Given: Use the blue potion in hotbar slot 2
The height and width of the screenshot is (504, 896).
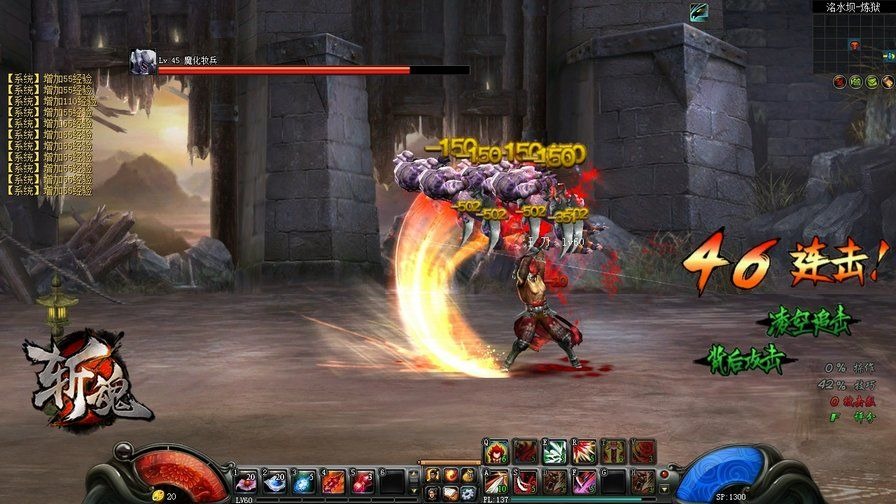Looking at the screenshot, I should point(275,482).
